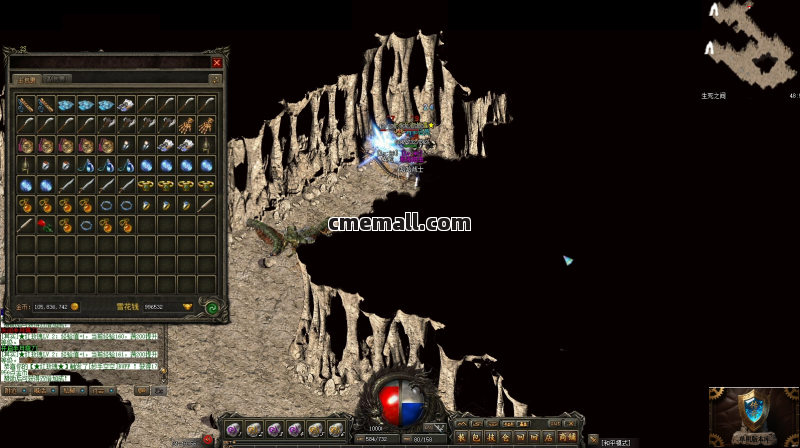Image resolution: width=800 pixels, height=448 pixels.
Task: Open the skills panel via the 技 button
Action: [x=491, y=437]
